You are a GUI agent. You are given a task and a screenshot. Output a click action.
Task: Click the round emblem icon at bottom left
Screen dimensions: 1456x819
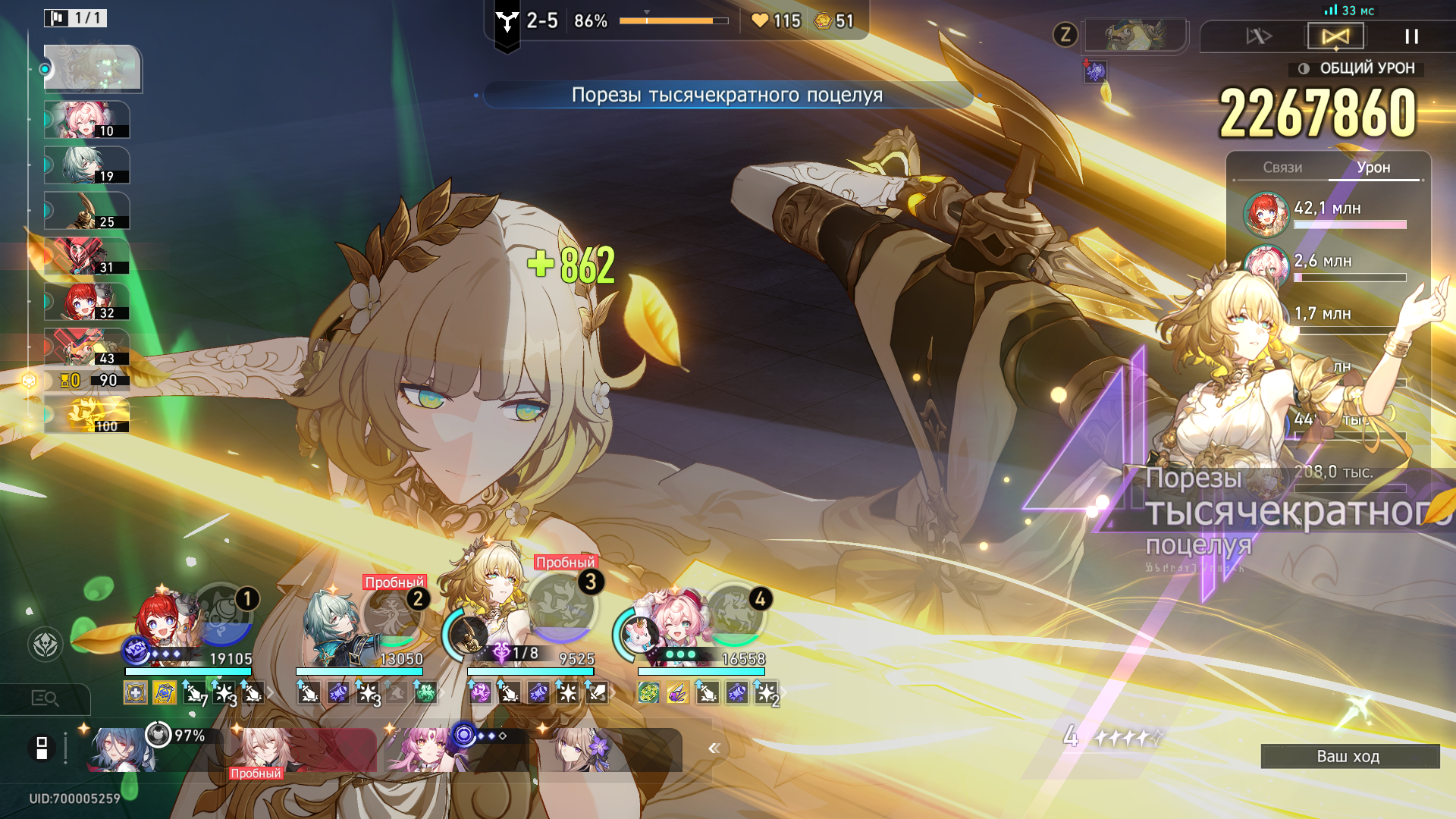(45, 645)
